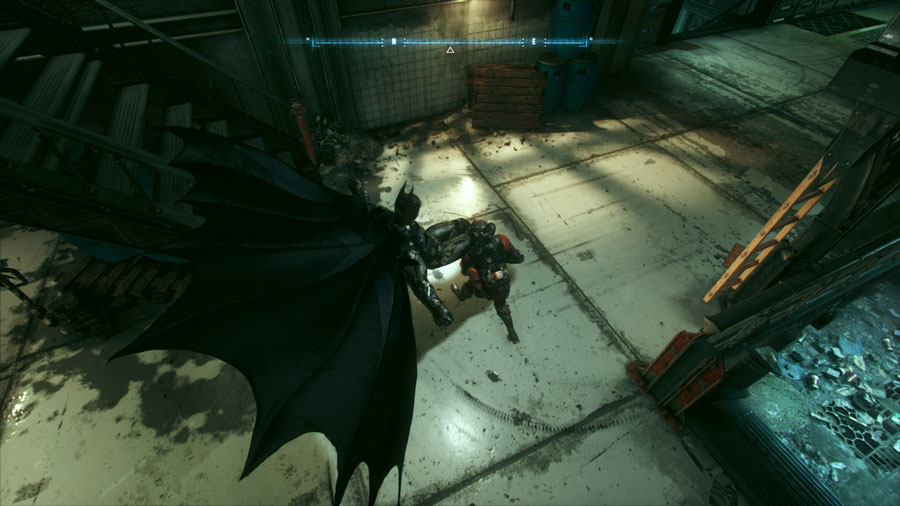Select the N marker on the compass bar

coord(393,42)
